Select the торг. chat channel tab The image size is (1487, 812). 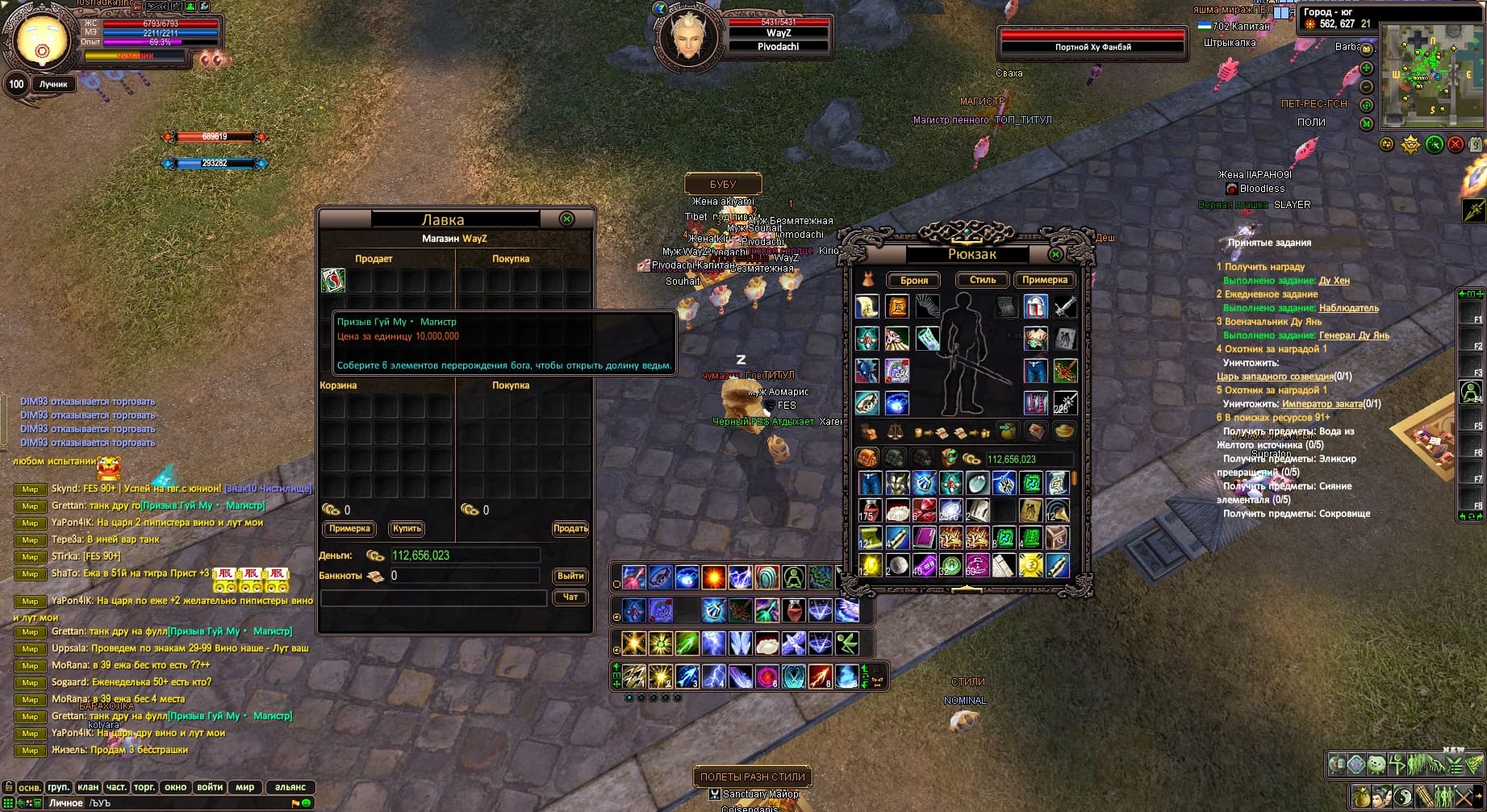click(x=144, y=787)
